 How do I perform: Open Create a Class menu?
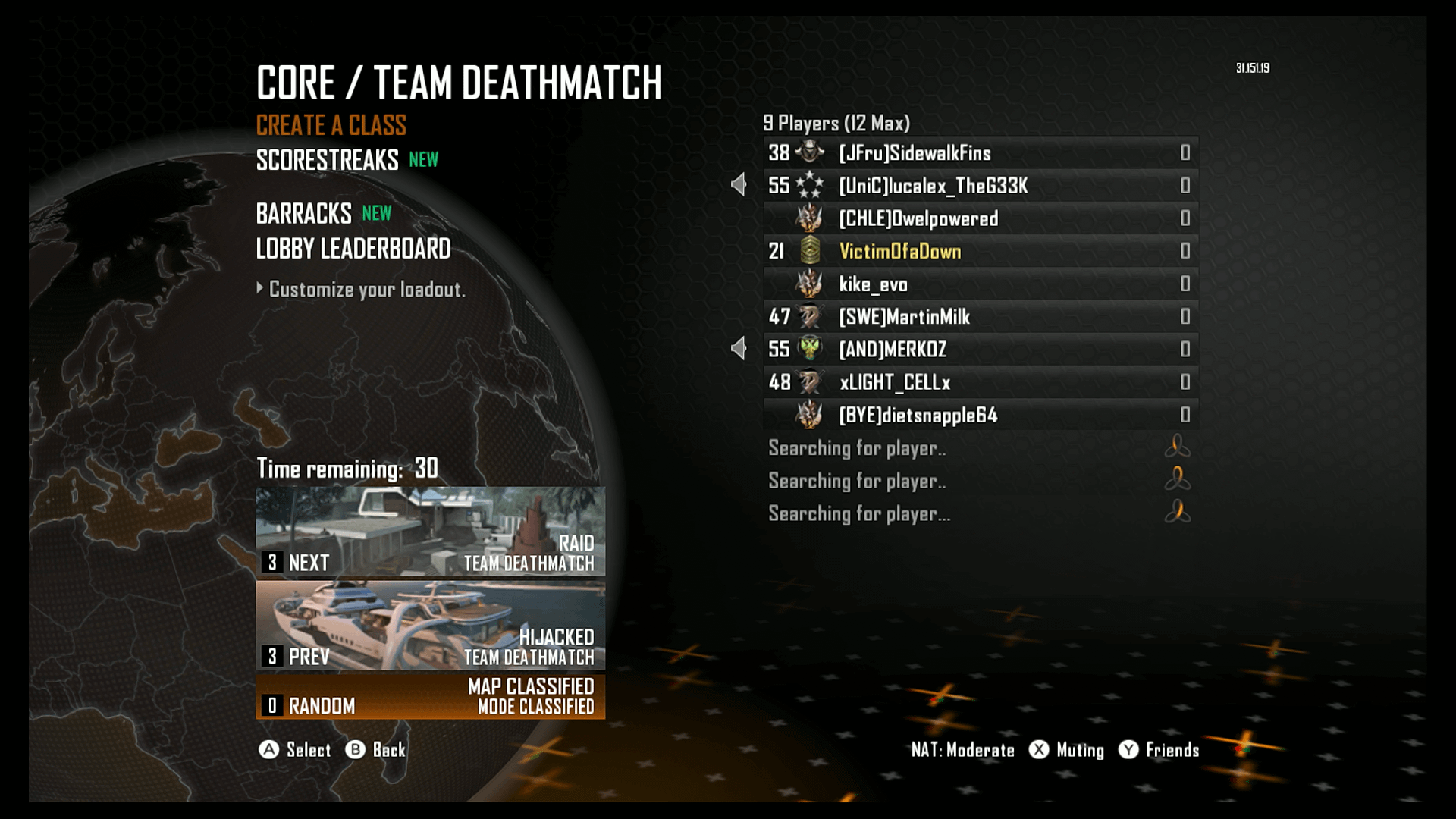pyautogui.click(x=331, y=125)
